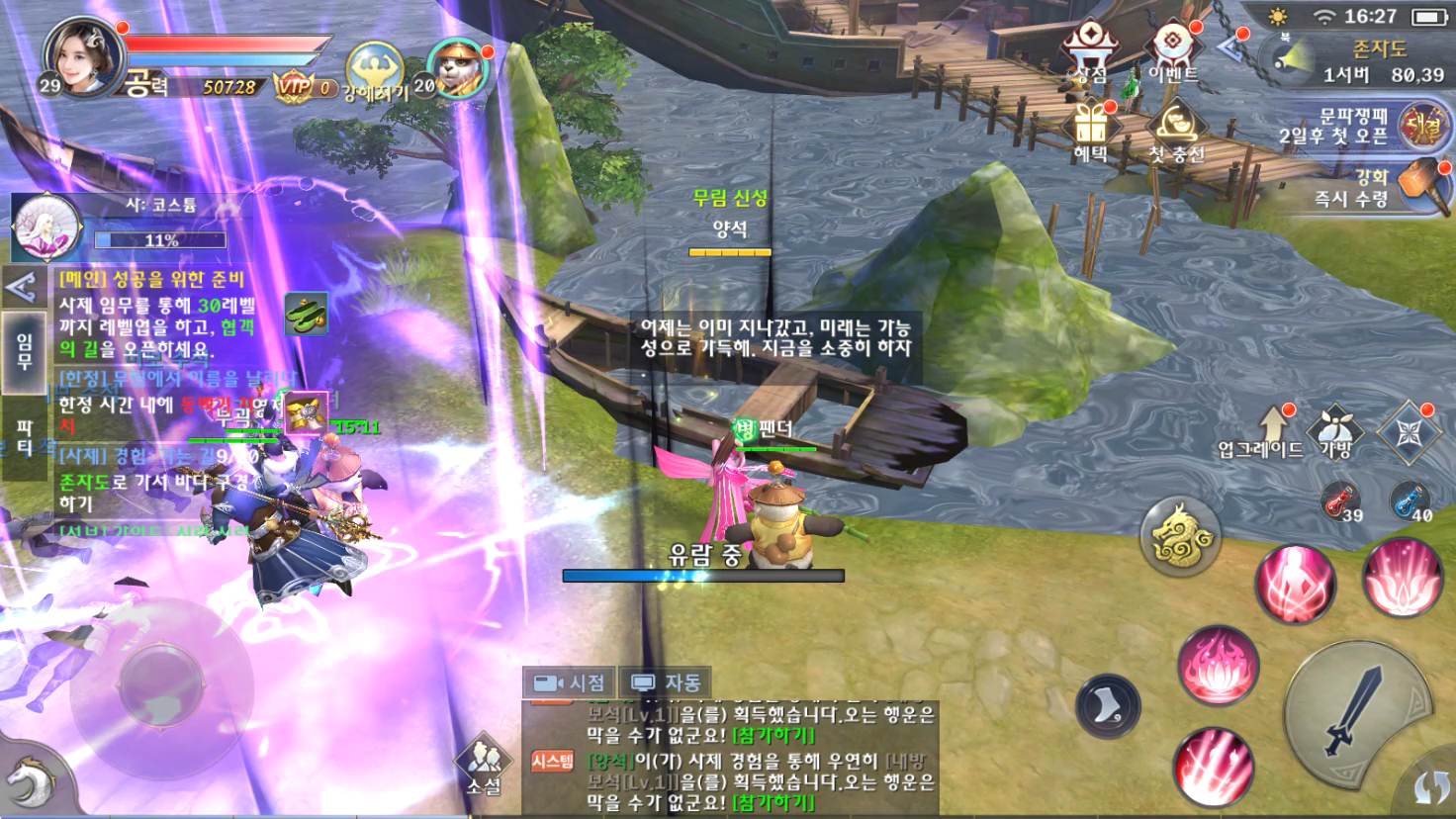Open the 가방 bag inventory

point(1335,431)
